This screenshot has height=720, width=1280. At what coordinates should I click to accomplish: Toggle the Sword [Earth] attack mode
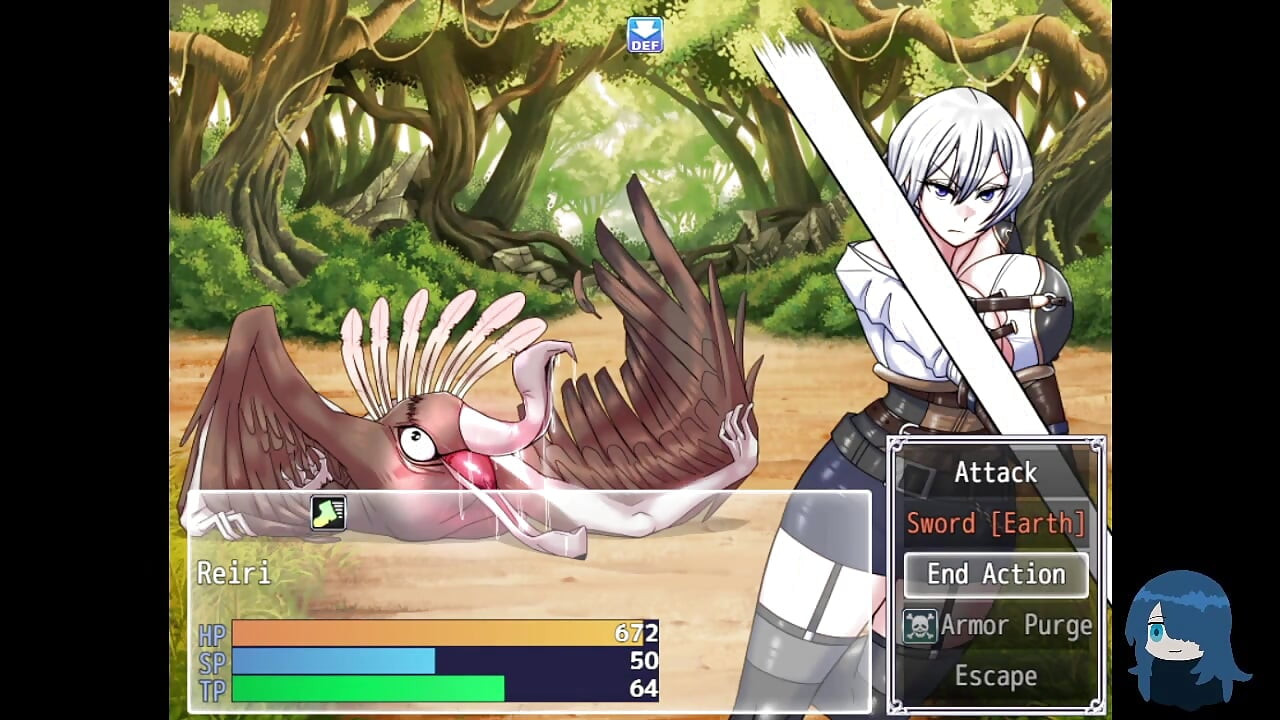tap(996, 522)
